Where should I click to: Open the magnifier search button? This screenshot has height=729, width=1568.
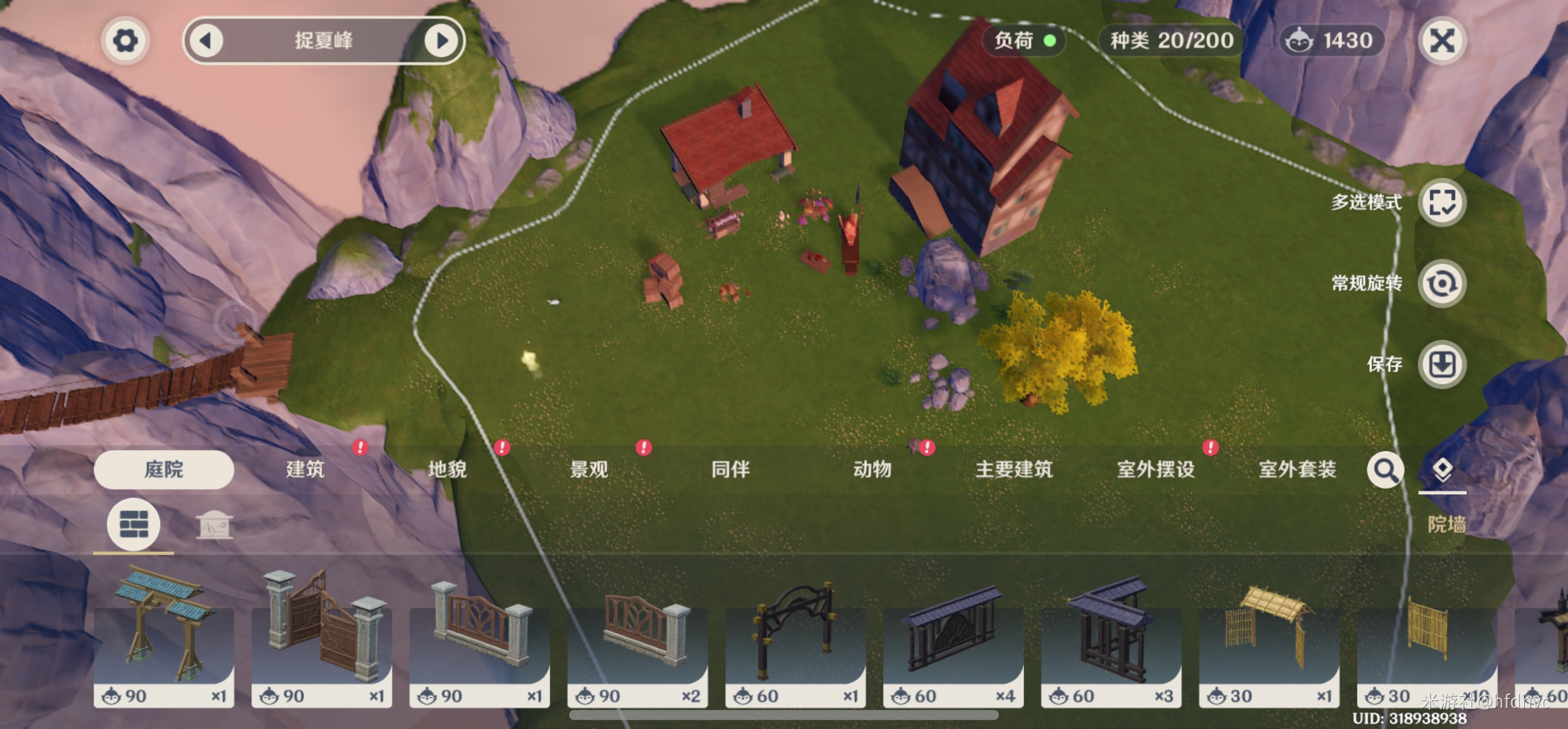tap(1385, 470)
